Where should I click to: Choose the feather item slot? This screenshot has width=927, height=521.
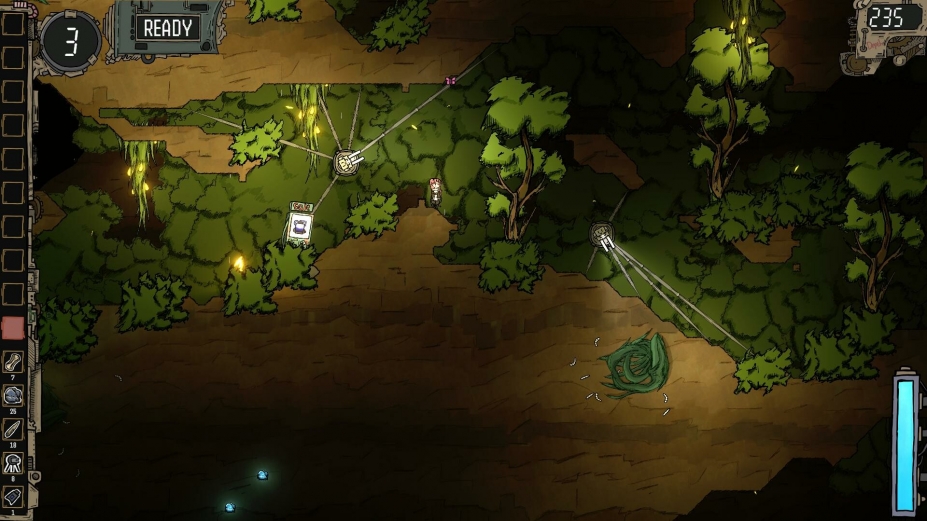point(13,429)
